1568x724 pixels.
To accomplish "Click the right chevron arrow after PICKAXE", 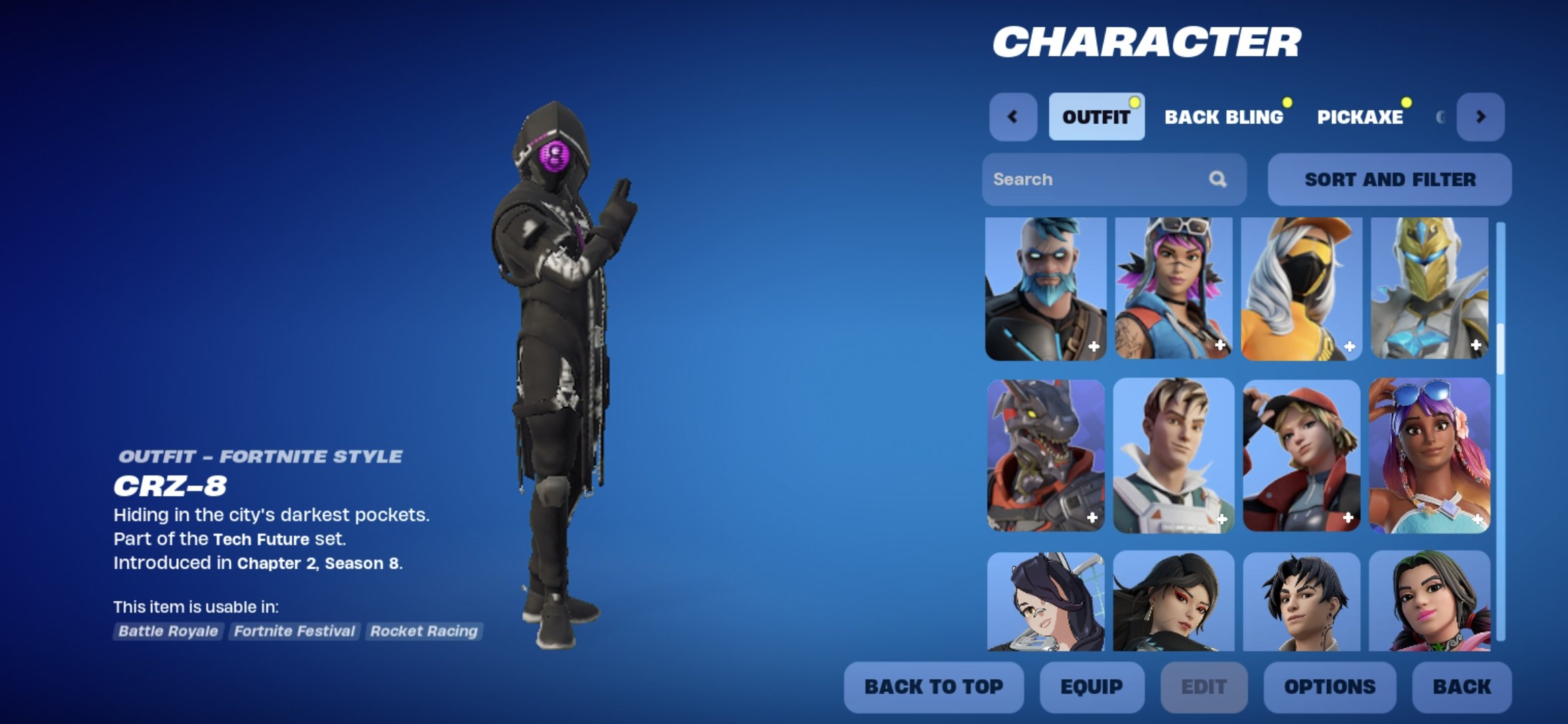I will (1482, 116).
